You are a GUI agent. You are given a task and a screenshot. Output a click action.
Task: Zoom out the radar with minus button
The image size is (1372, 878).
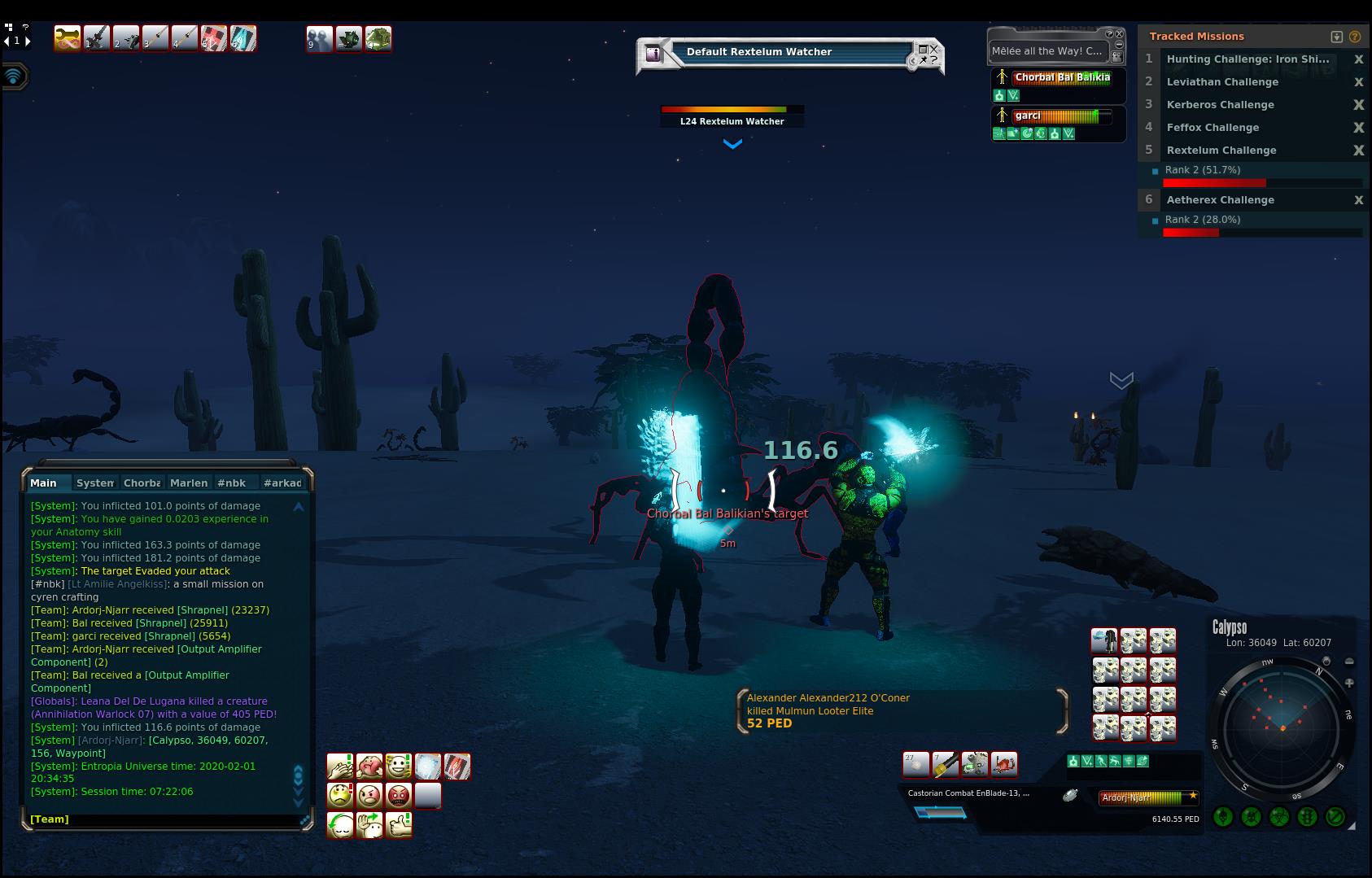click(x=1349, y=662)
